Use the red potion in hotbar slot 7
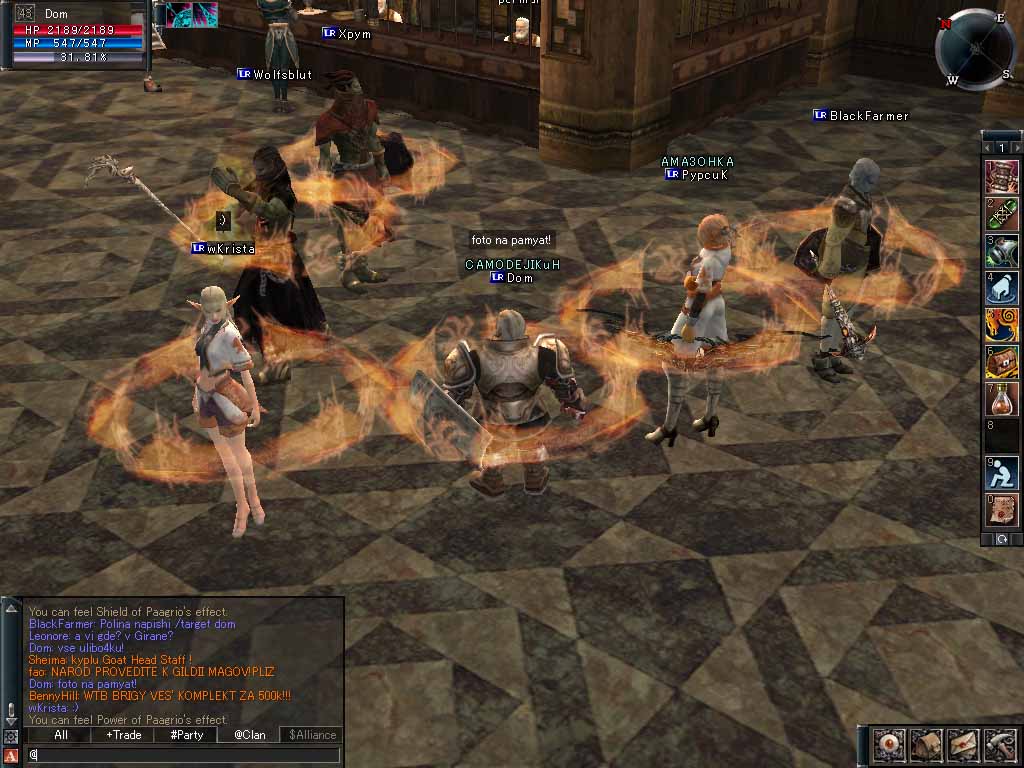The width and height of the screenshot is (1024, 768). tap(1002, 399)
